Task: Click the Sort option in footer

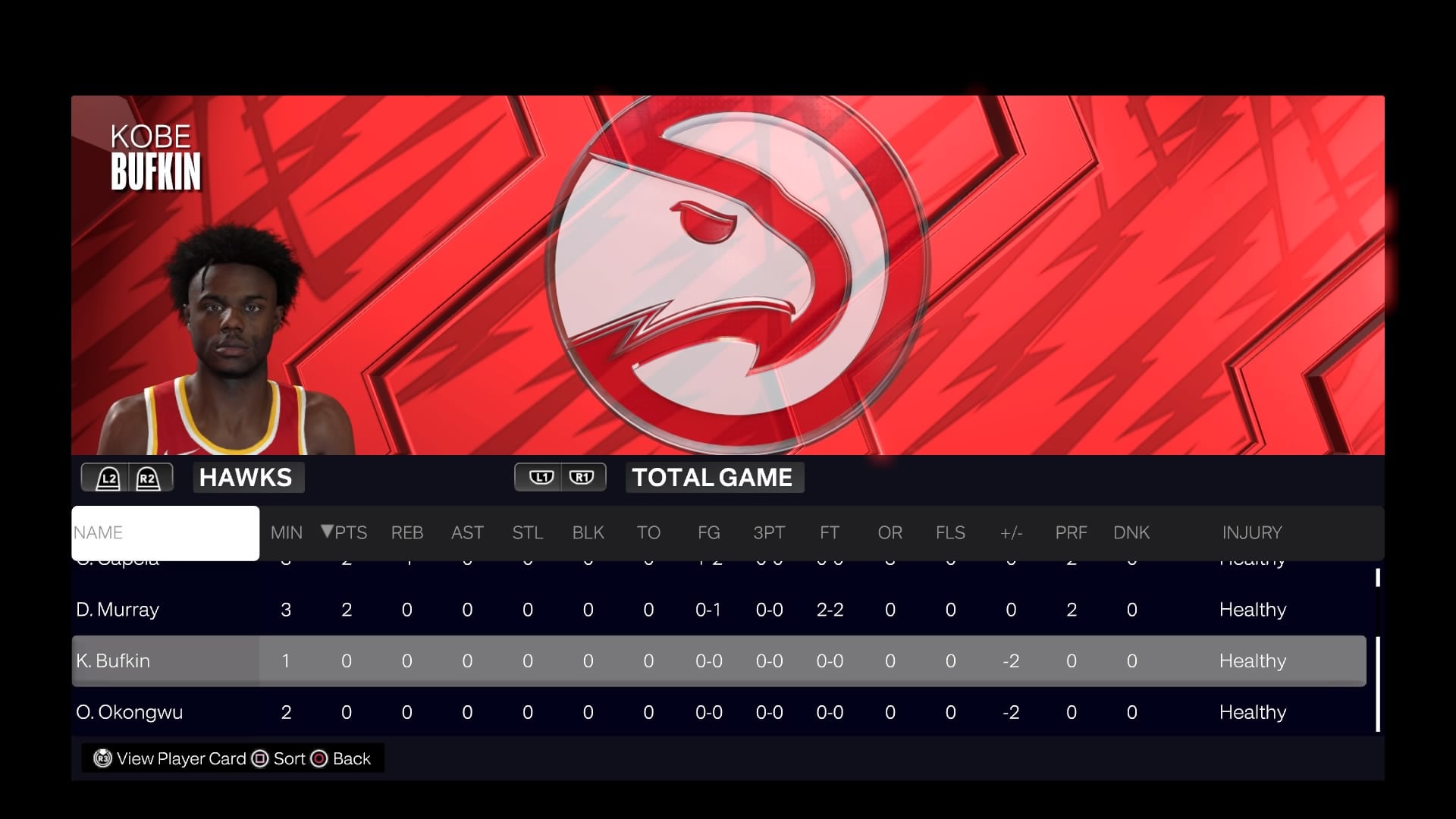Action: point(280,759)
